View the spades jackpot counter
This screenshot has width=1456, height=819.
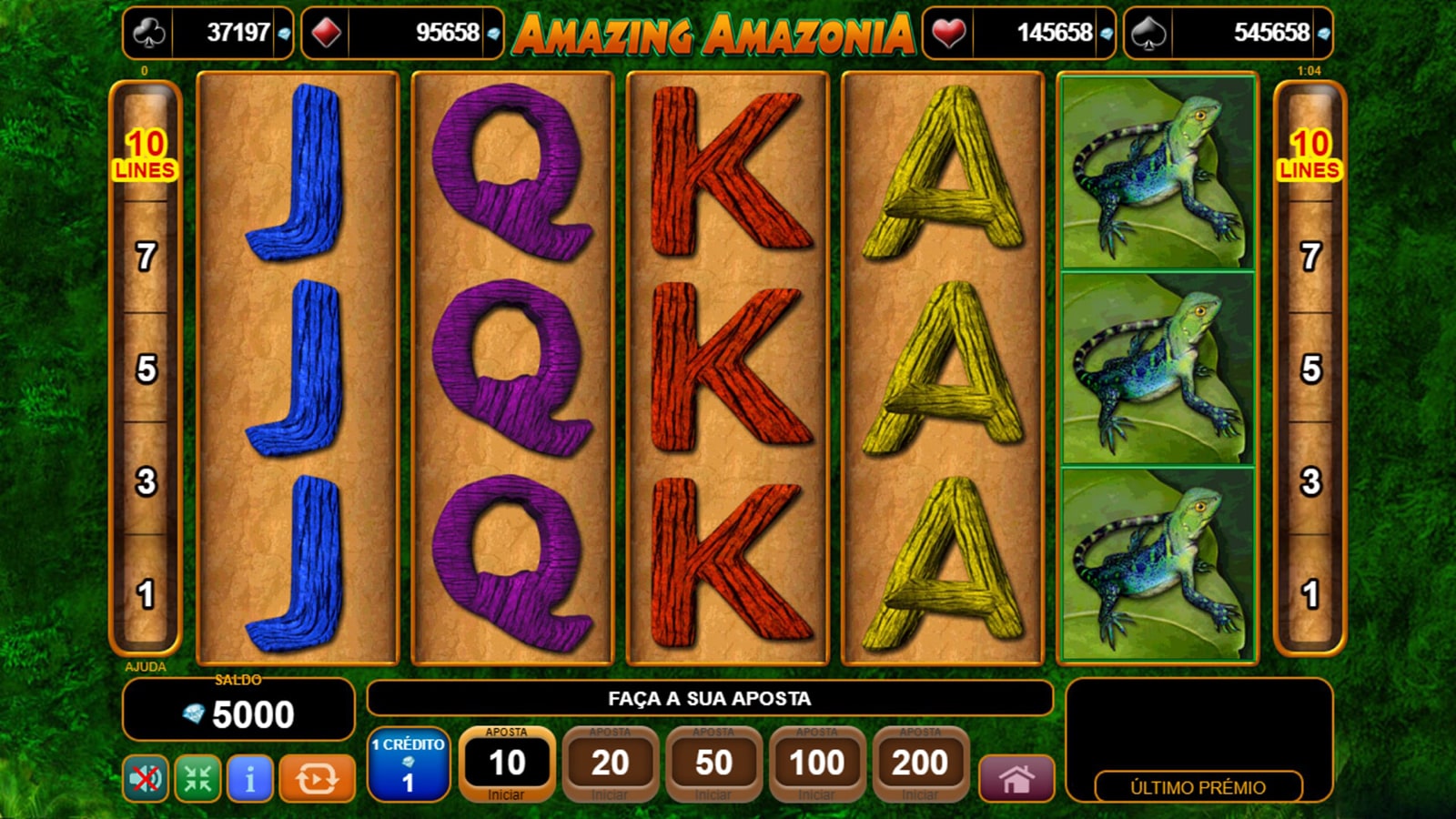[1228, 33]
